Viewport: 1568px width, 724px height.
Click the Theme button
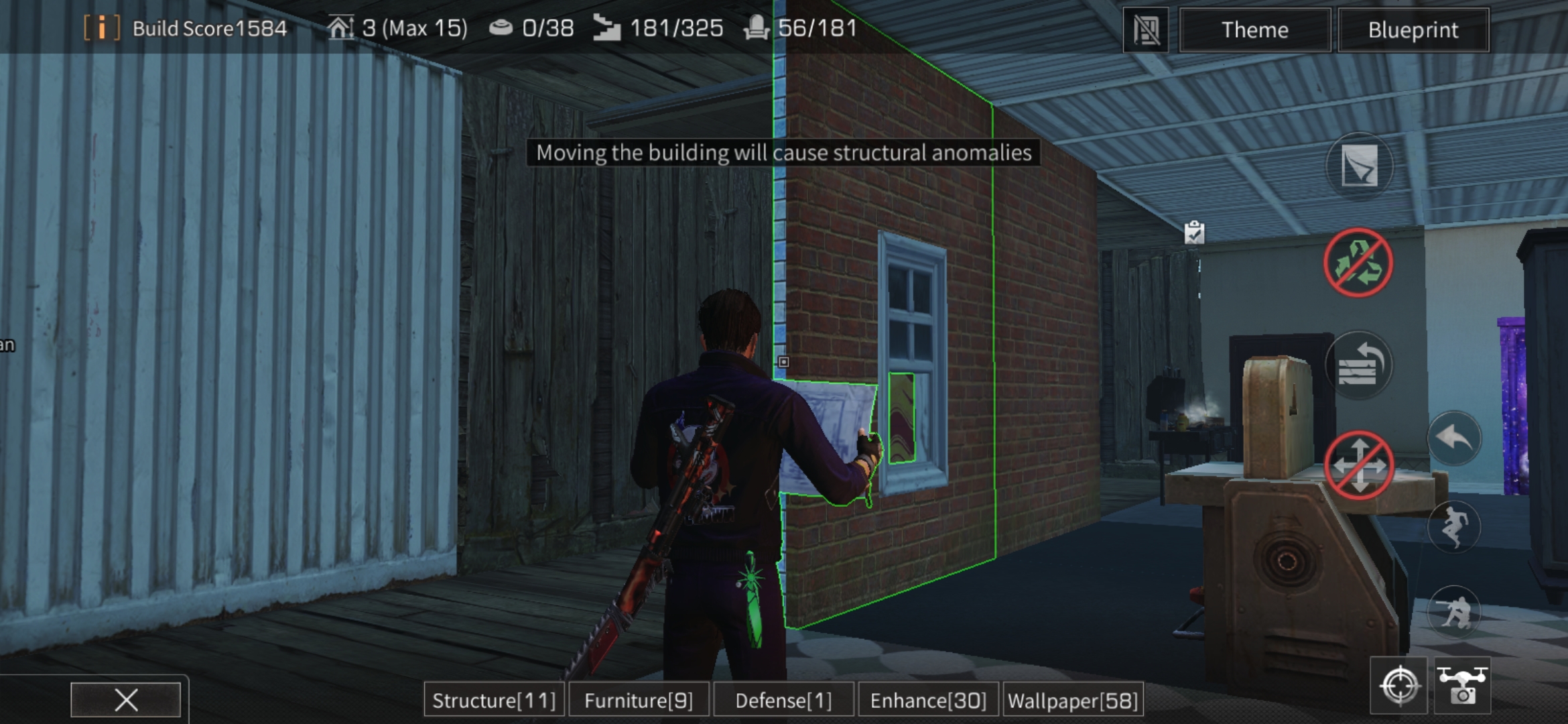pyautogui.click(x=1253, y=29)
